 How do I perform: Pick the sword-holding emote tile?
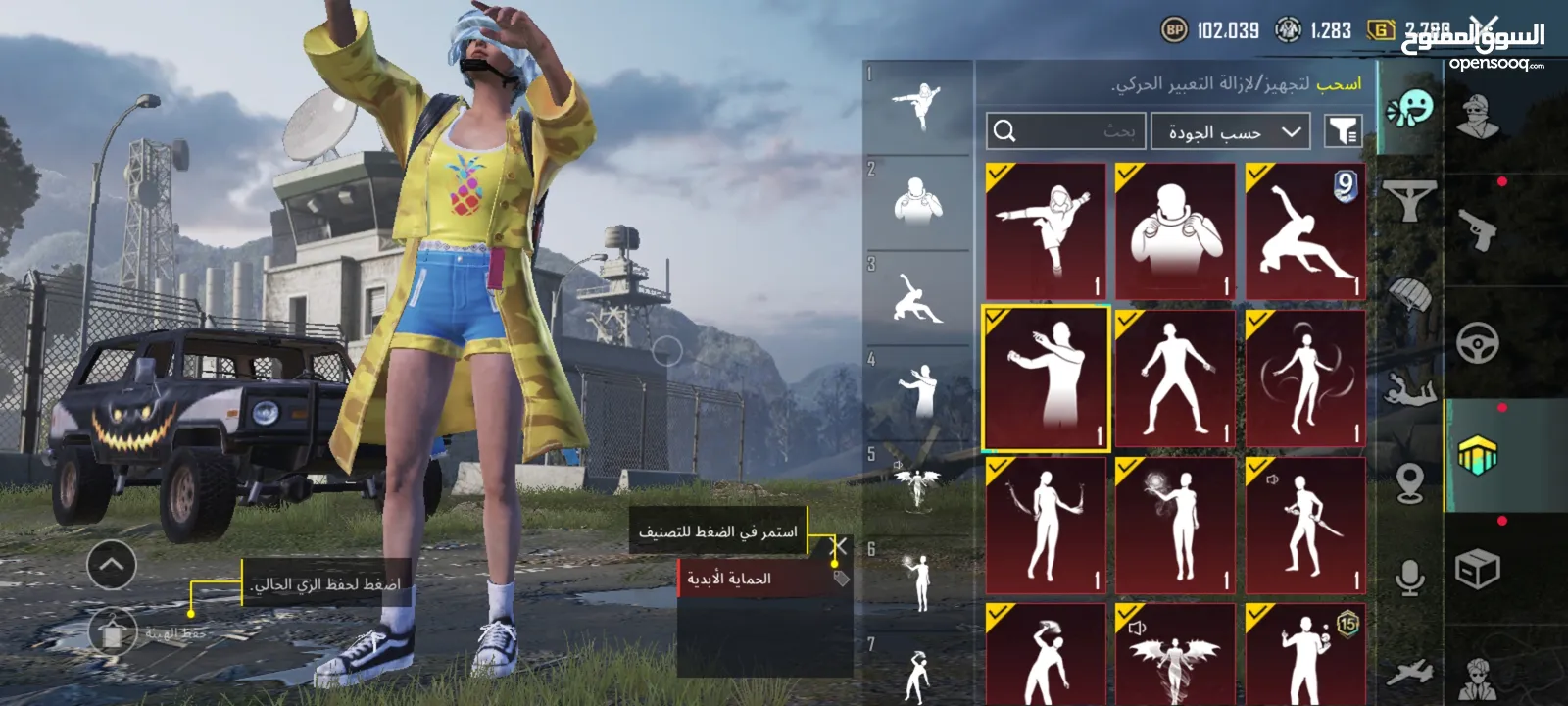coord(1305,526)
